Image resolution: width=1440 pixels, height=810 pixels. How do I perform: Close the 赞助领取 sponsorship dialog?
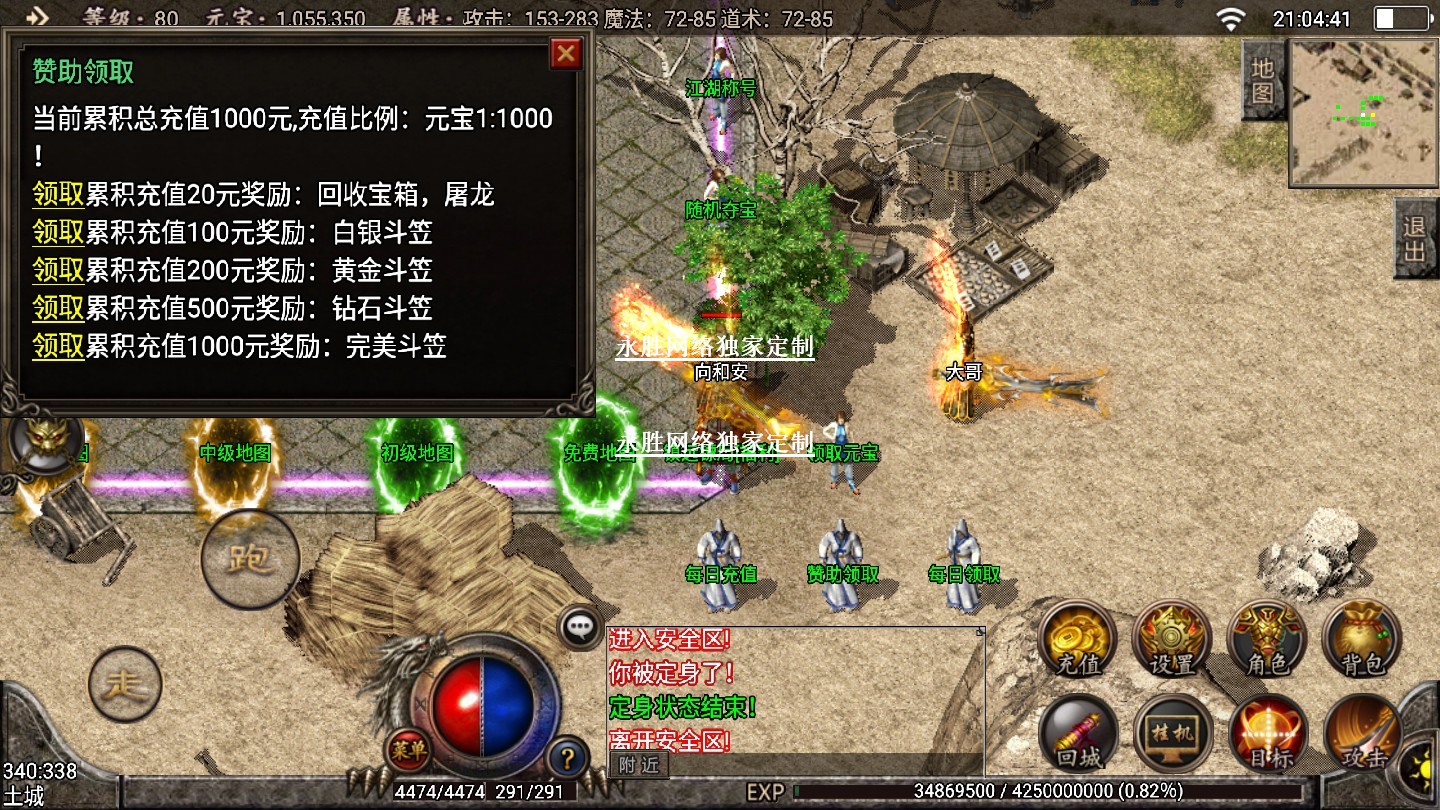tap(566, 53)
